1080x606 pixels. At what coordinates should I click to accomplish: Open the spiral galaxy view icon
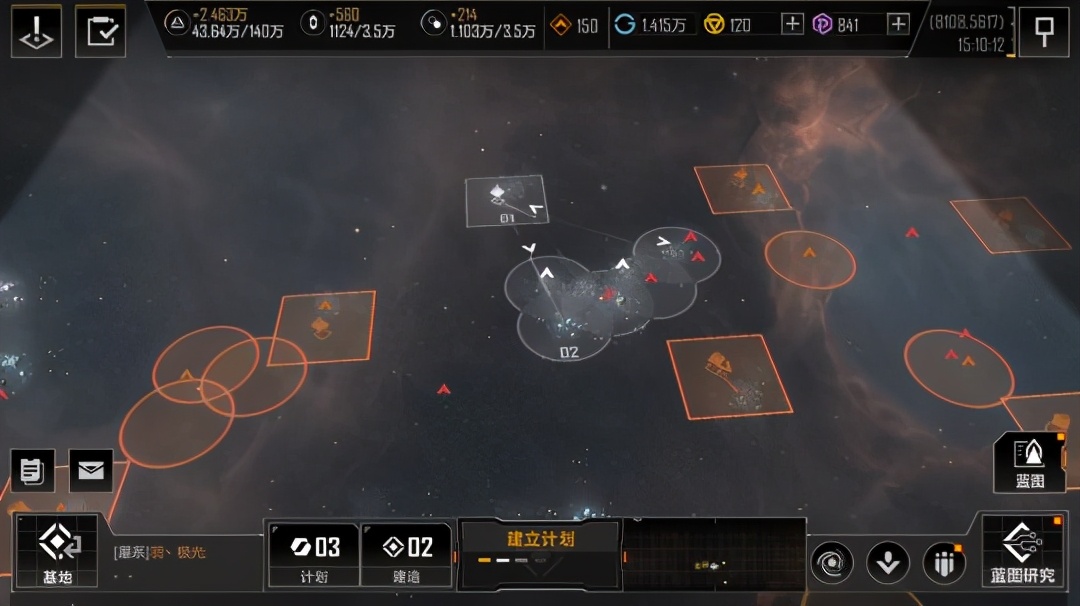coord(832,563)
